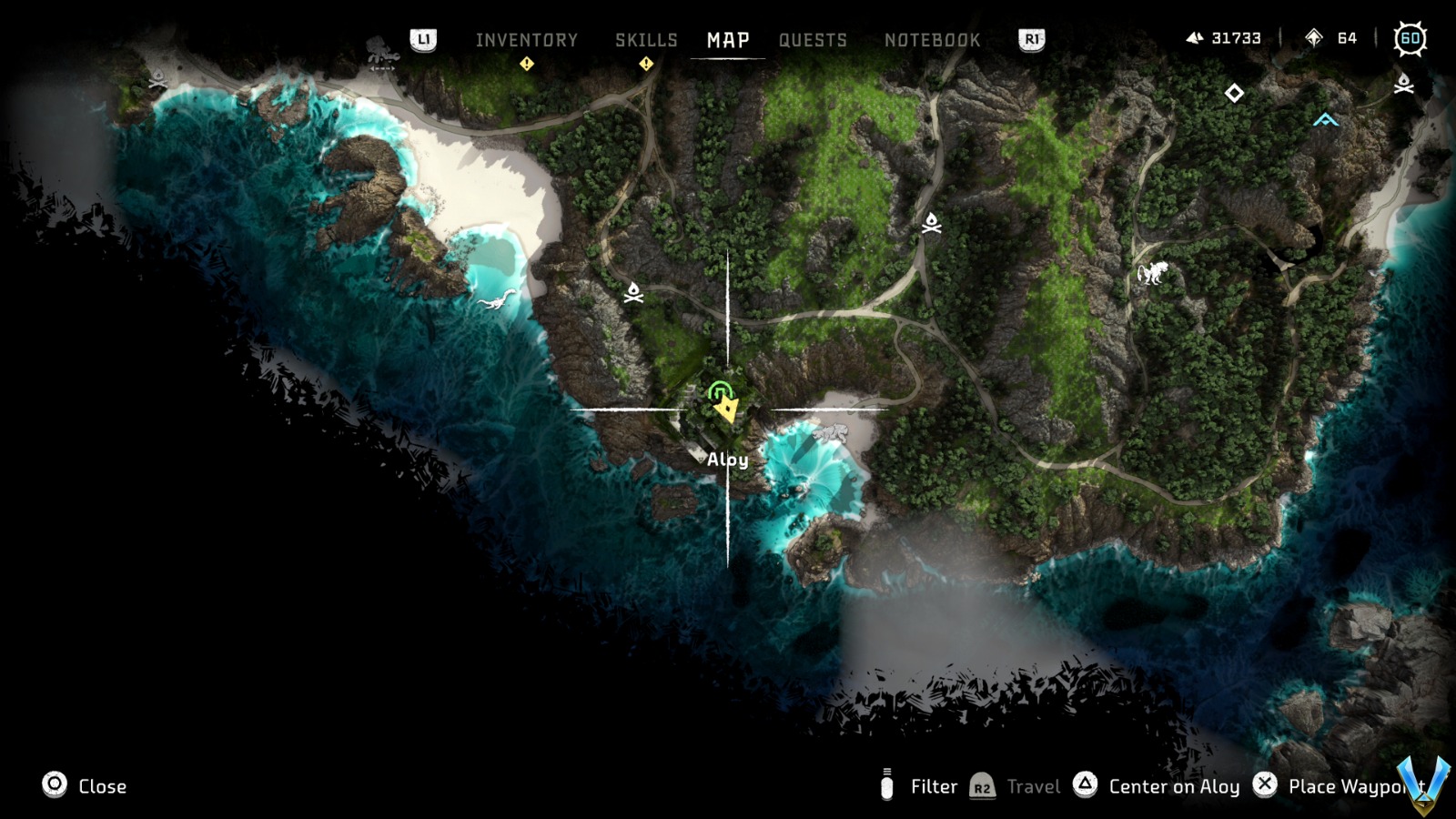Switch to the SKILLS tab
This screenshot has width=1456, height=819.
645,39
